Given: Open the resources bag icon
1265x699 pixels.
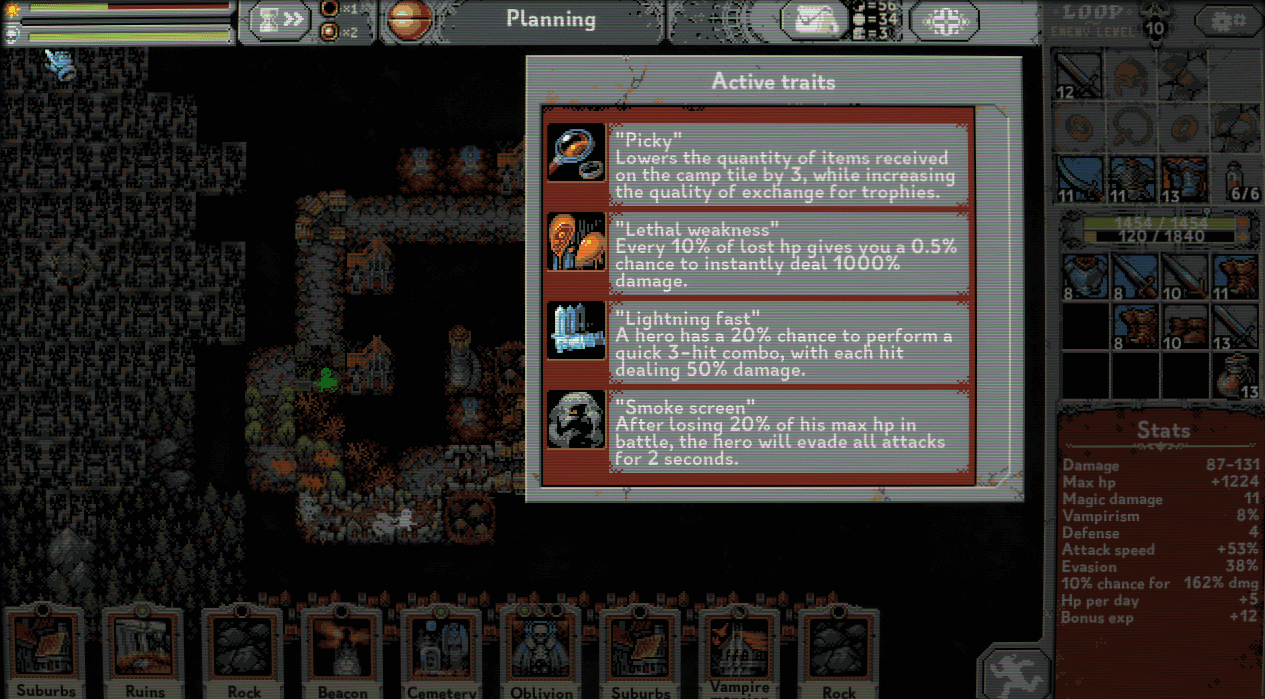Looking at the screenshot, I should pyautogui.click(x=813, y=19).
